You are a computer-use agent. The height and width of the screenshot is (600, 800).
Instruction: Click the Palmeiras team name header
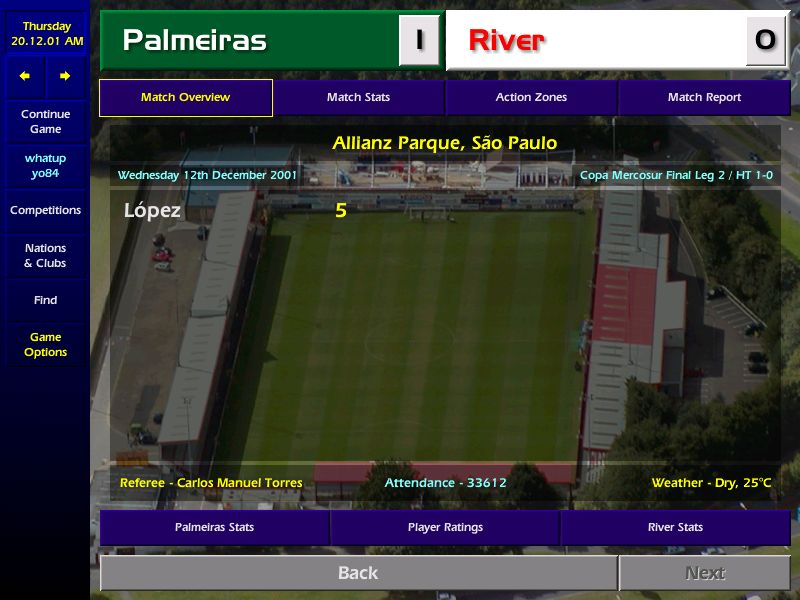tap(194, 41)
